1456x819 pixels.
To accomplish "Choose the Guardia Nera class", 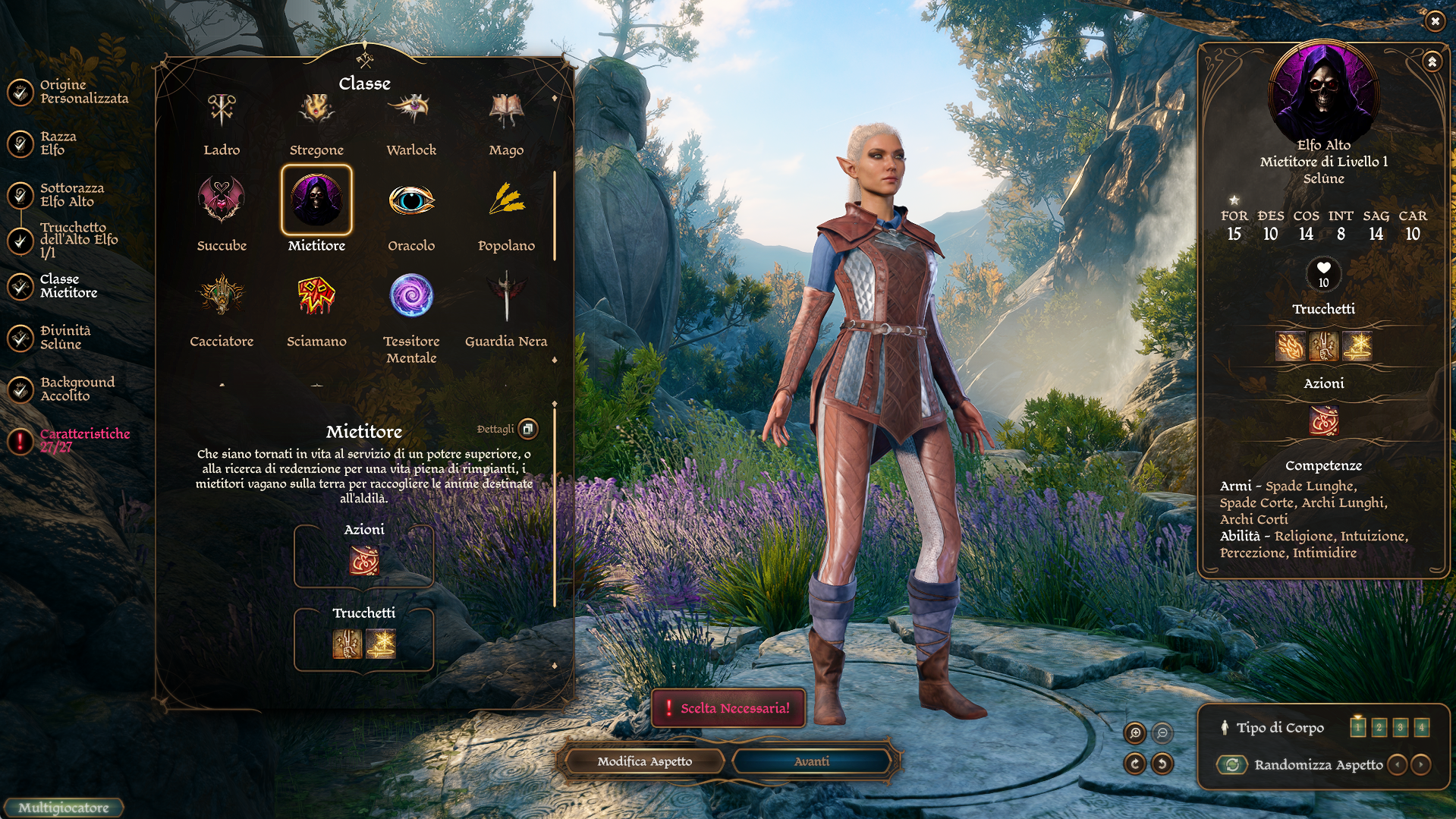I will (506, 296).
